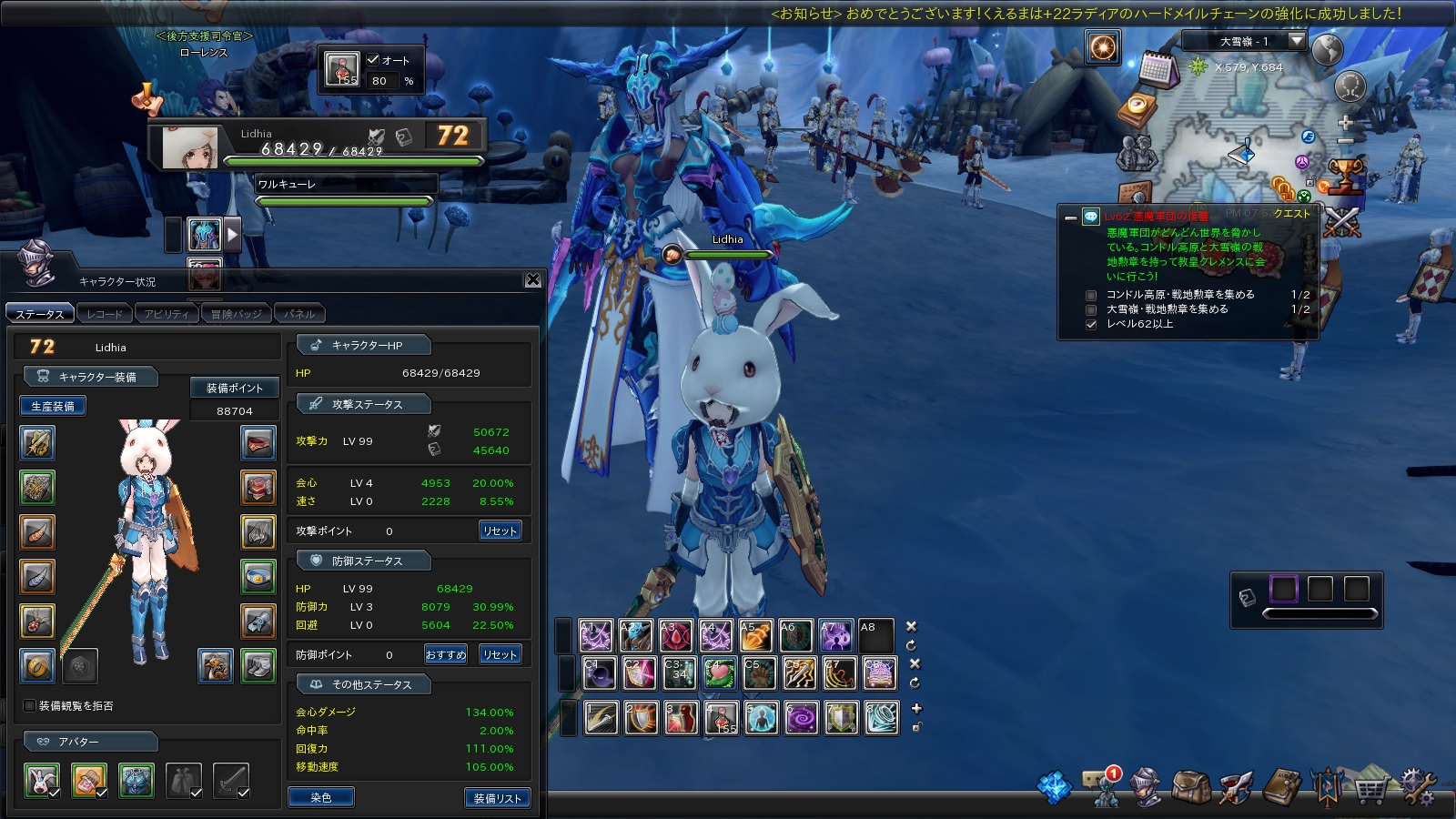Select the white rabbit avatar slot

[42, 780]
